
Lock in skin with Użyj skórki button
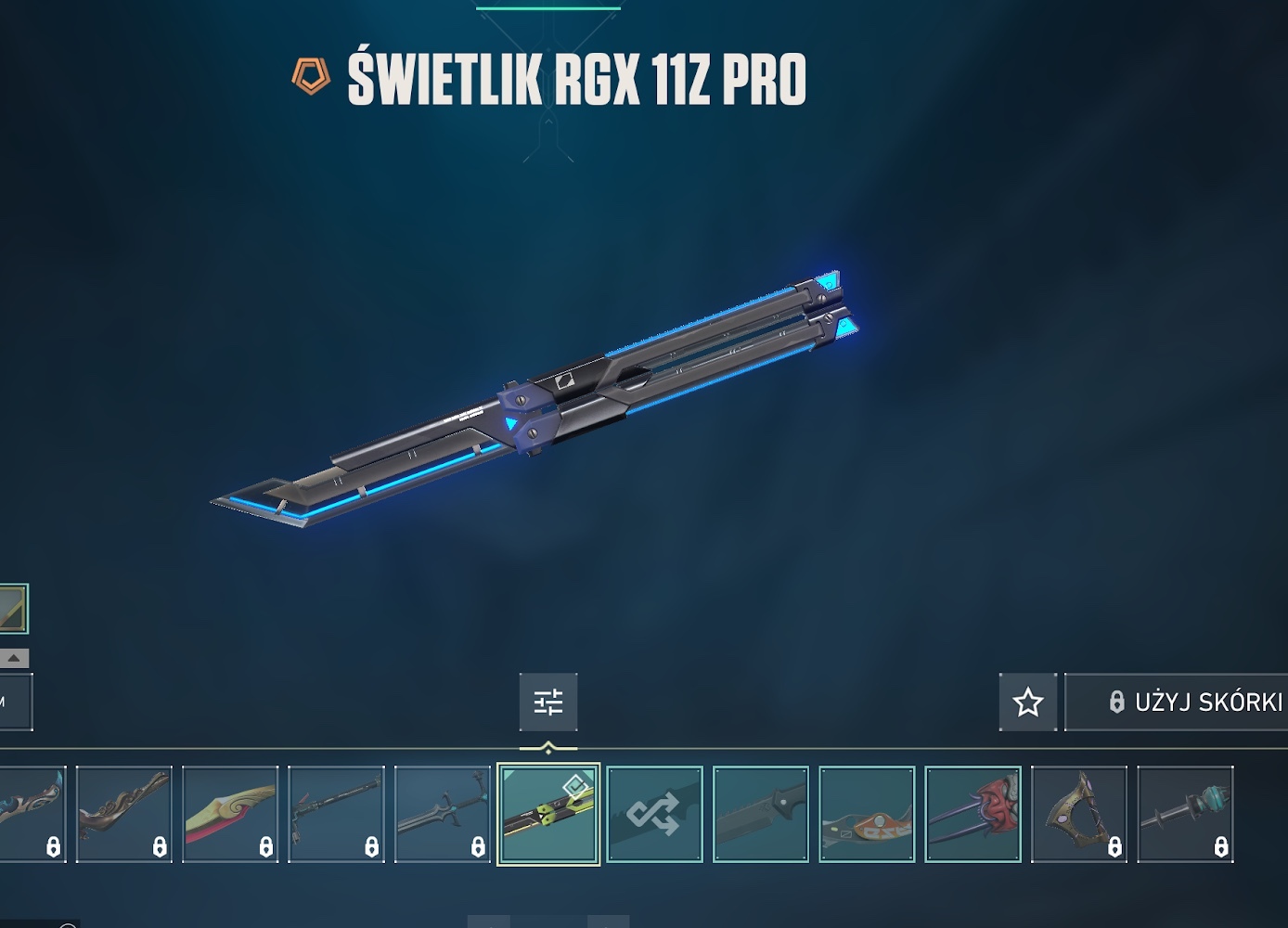1179,702
